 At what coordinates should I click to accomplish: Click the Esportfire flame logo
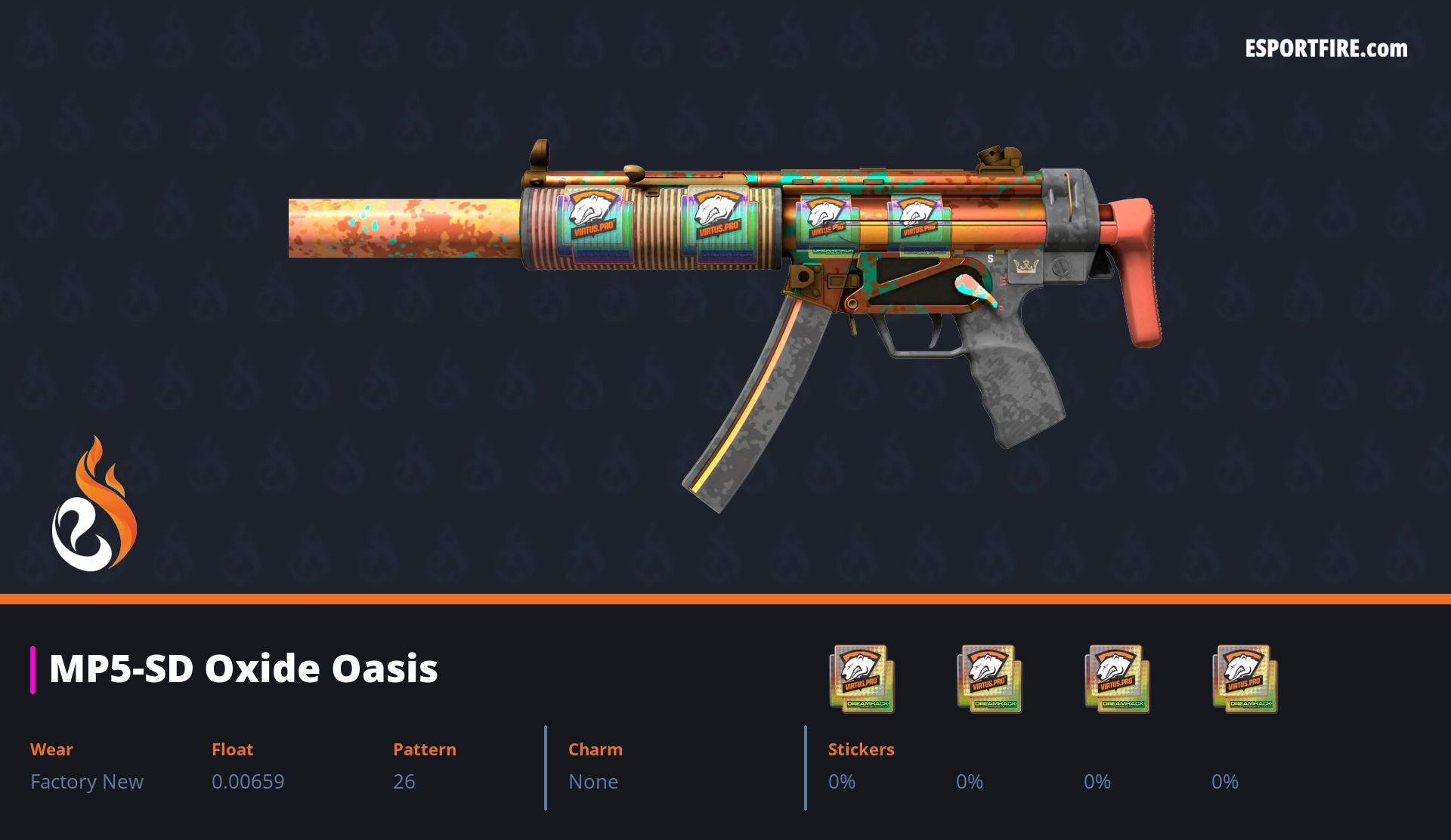[x=94, y=505]
